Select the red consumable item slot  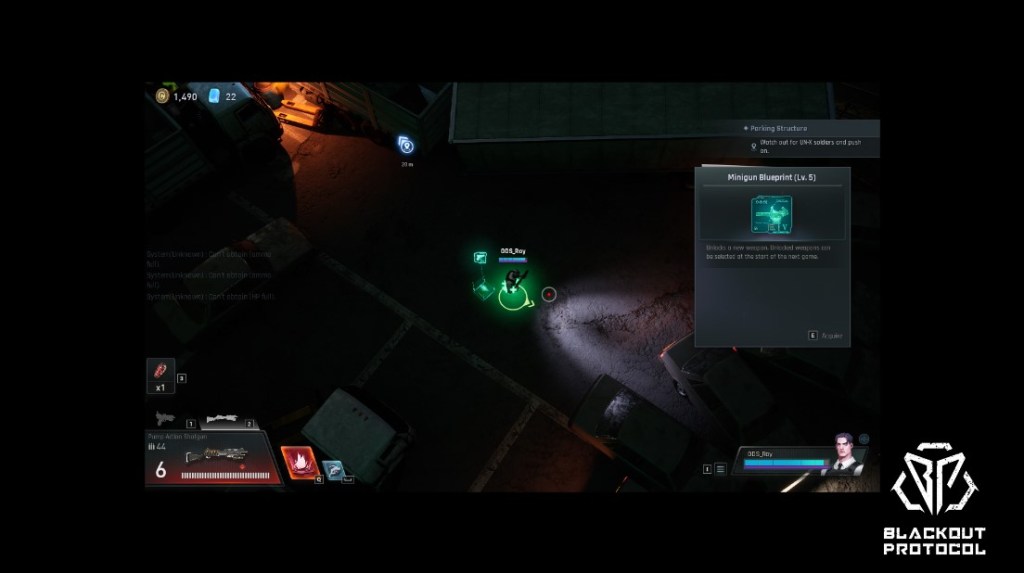[160, 372]
